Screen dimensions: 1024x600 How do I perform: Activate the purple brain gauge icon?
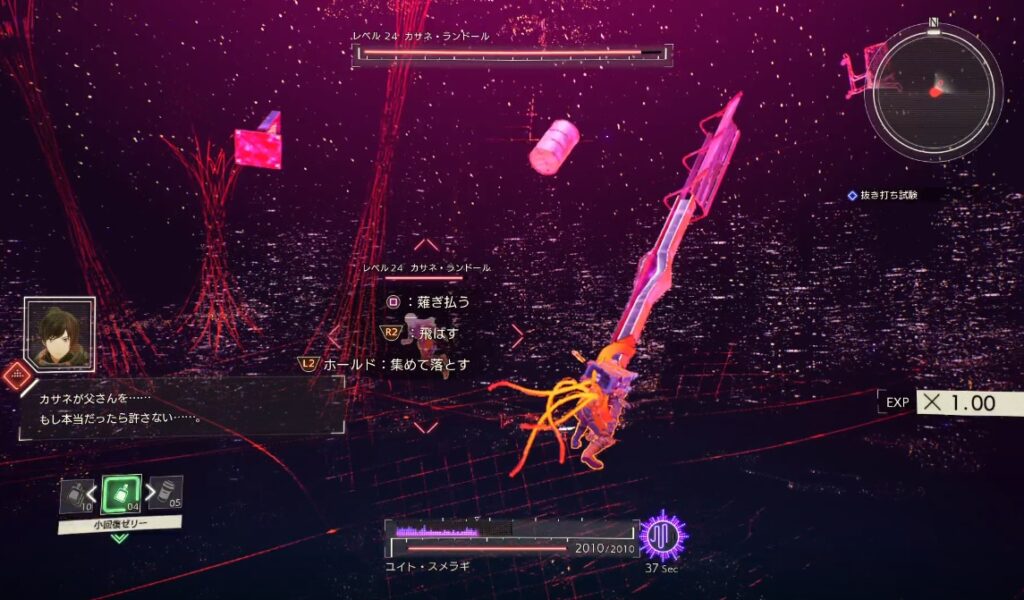[x=662, y=537]
